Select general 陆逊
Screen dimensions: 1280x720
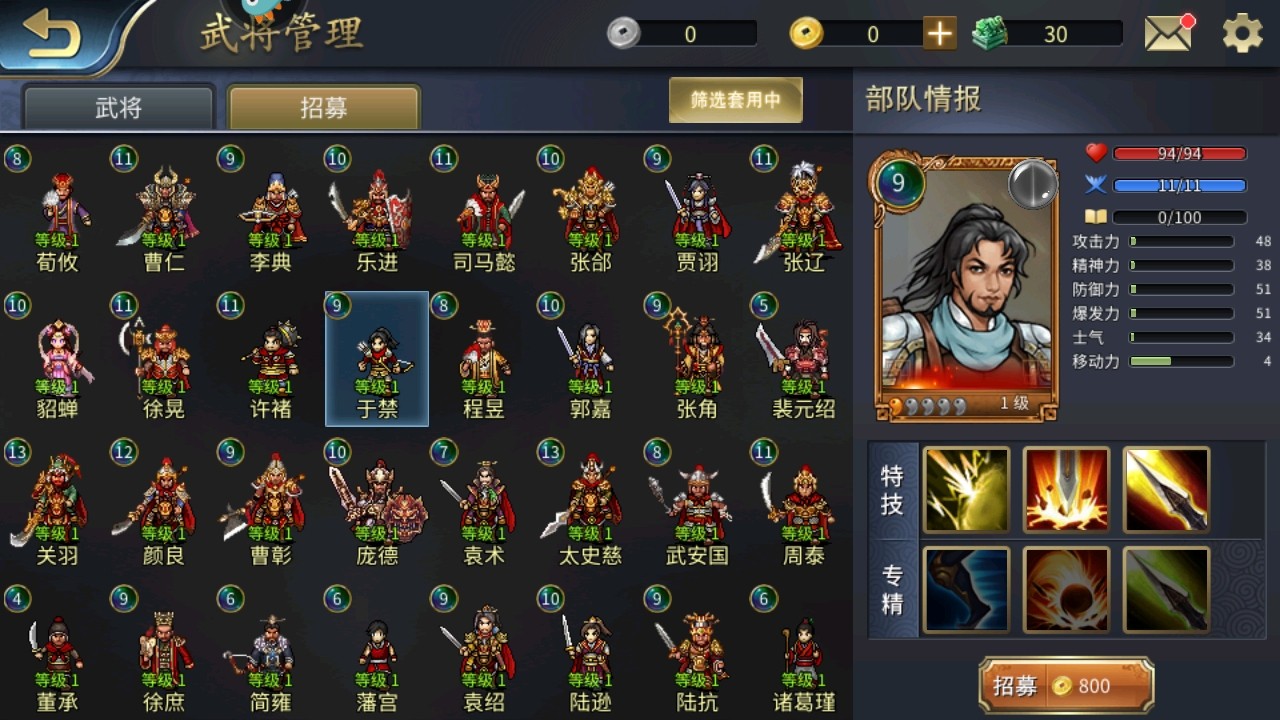point(590,653)
